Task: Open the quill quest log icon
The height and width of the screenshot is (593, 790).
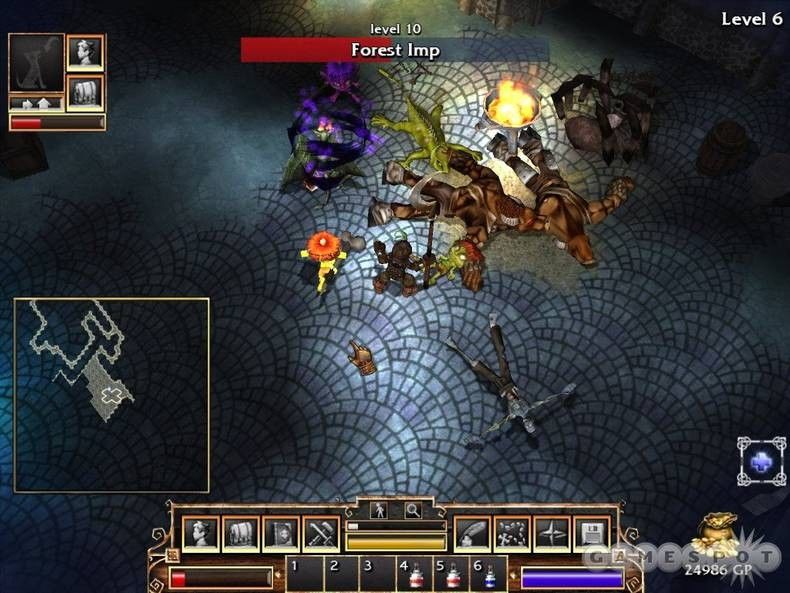Action: point(472,534)
